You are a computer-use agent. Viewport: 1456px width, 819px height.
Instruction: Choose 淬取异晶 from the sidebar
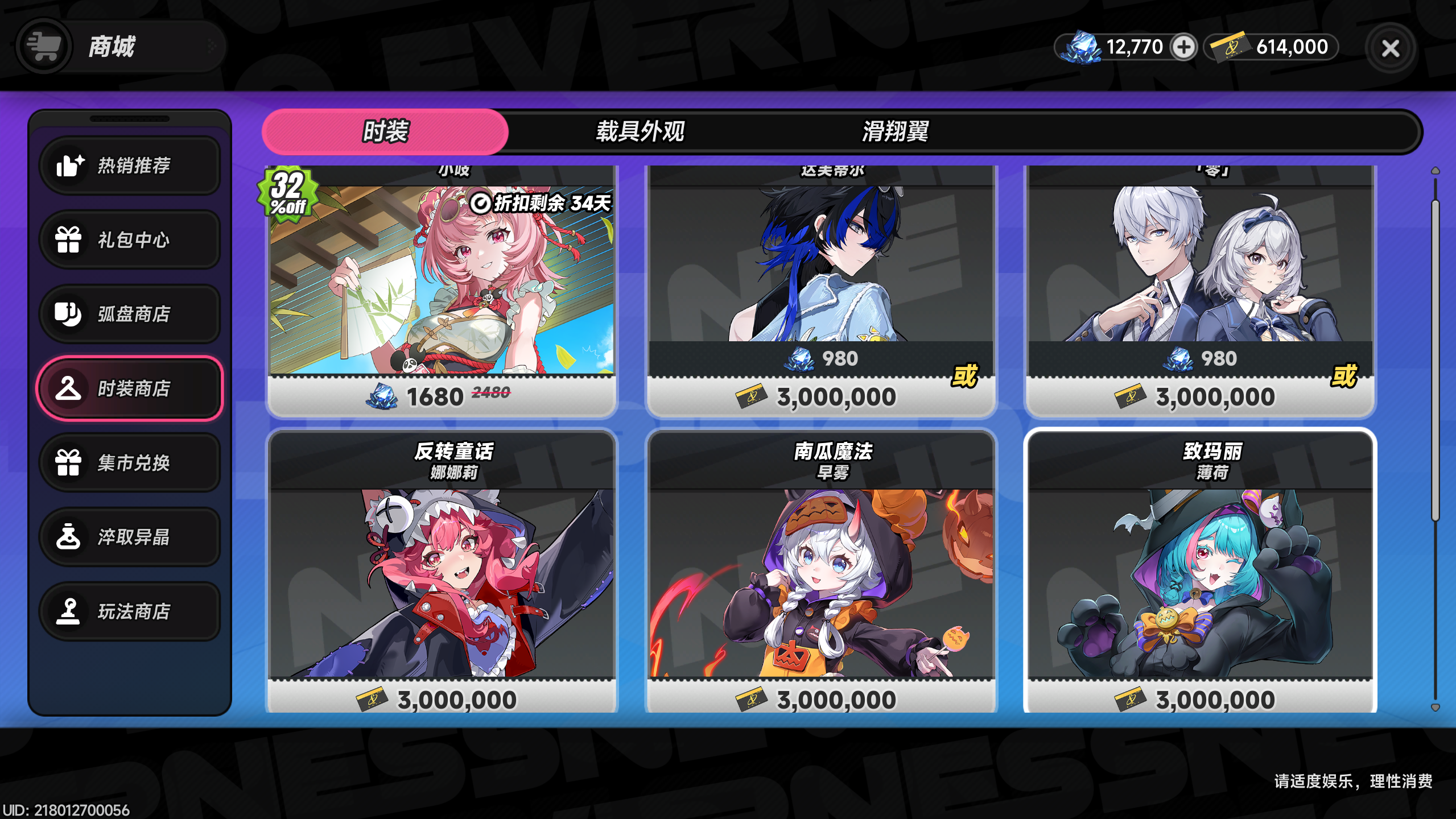coord(130,537)
